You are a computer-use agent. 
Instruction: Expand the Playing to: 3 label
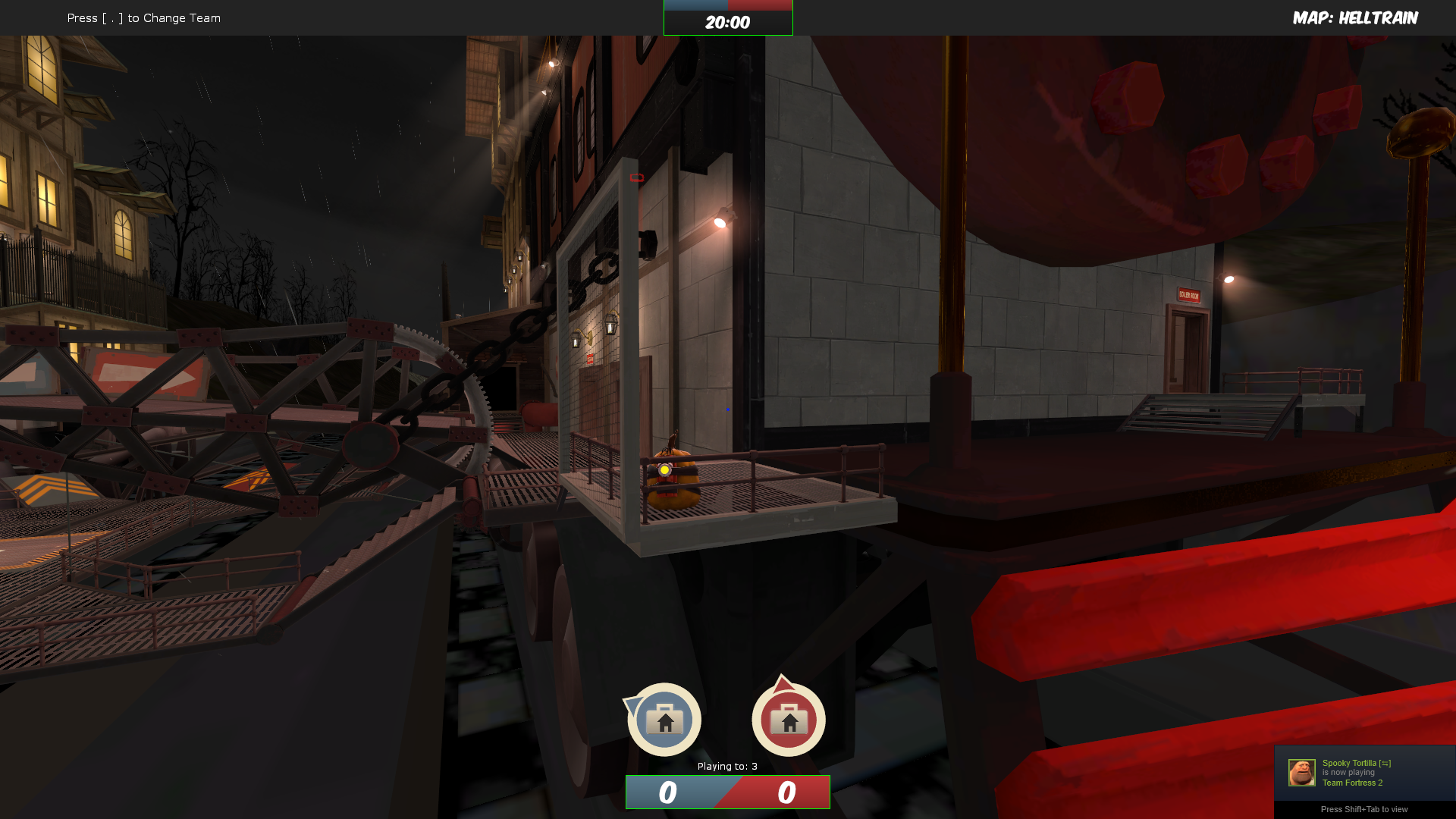click(x=726, y=767)
